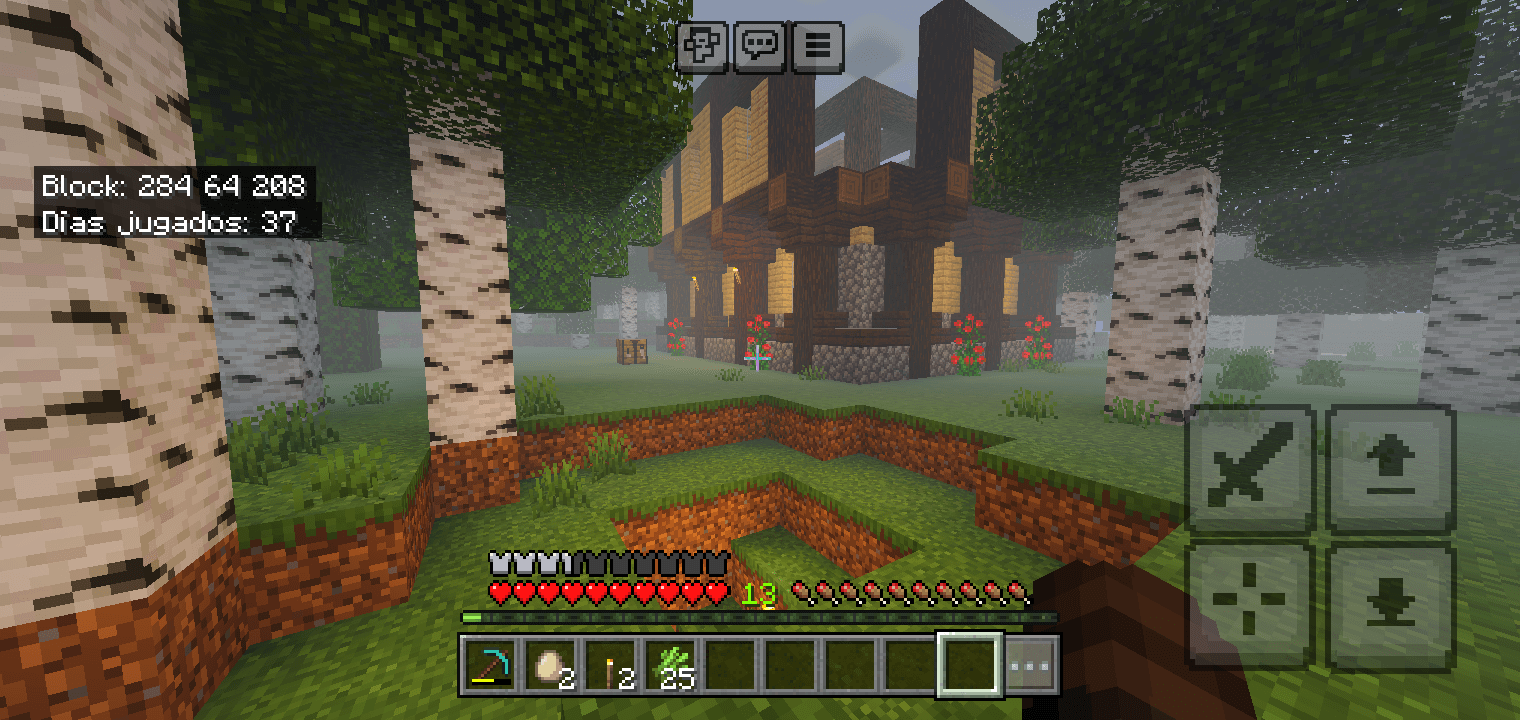Click the 'Días jugados: 37' counter

click(x=167, y=222)
